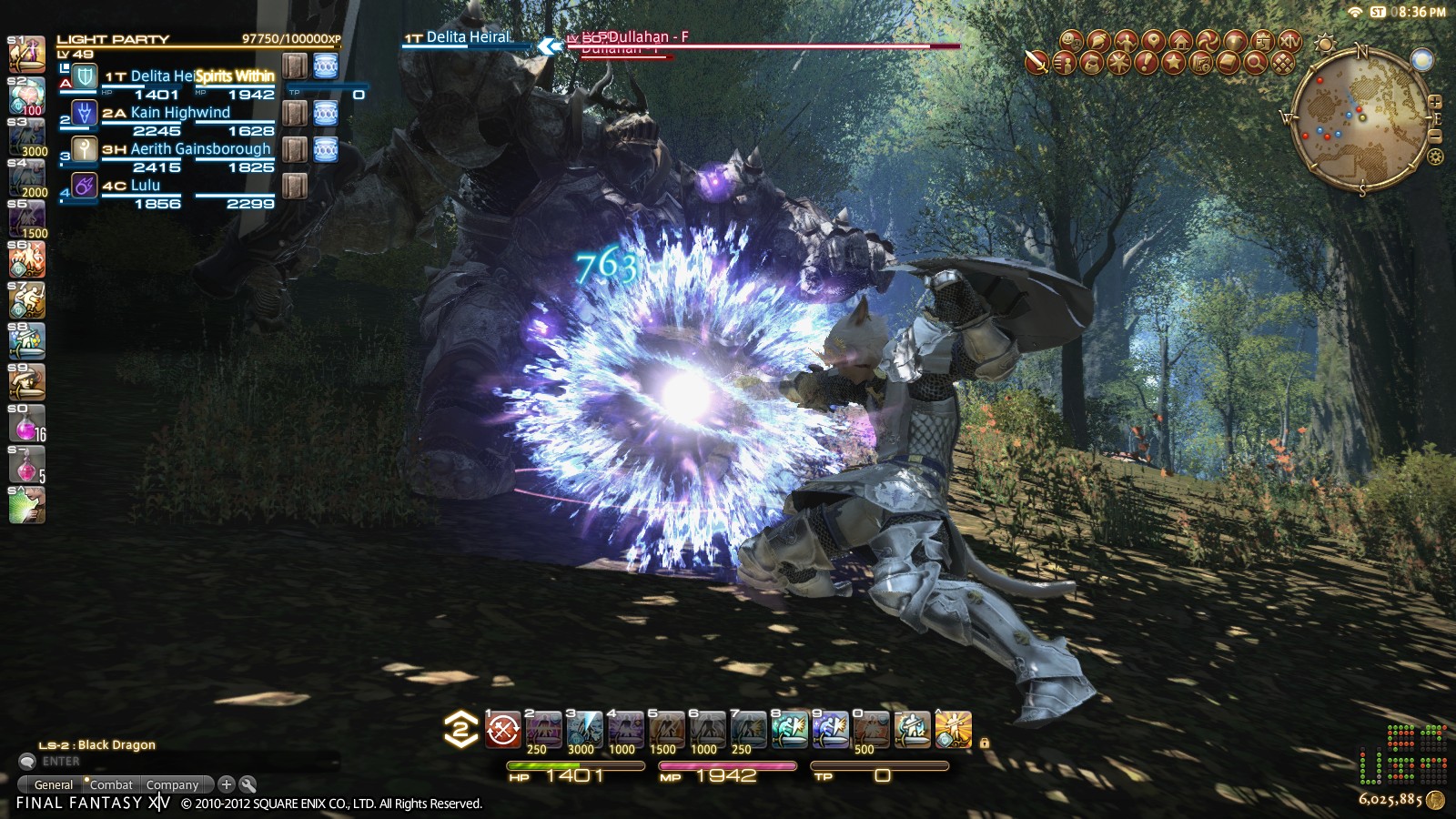Choose Lulu from the party list
Viewport: 1456px width, 819px height.
coord(146,186)
